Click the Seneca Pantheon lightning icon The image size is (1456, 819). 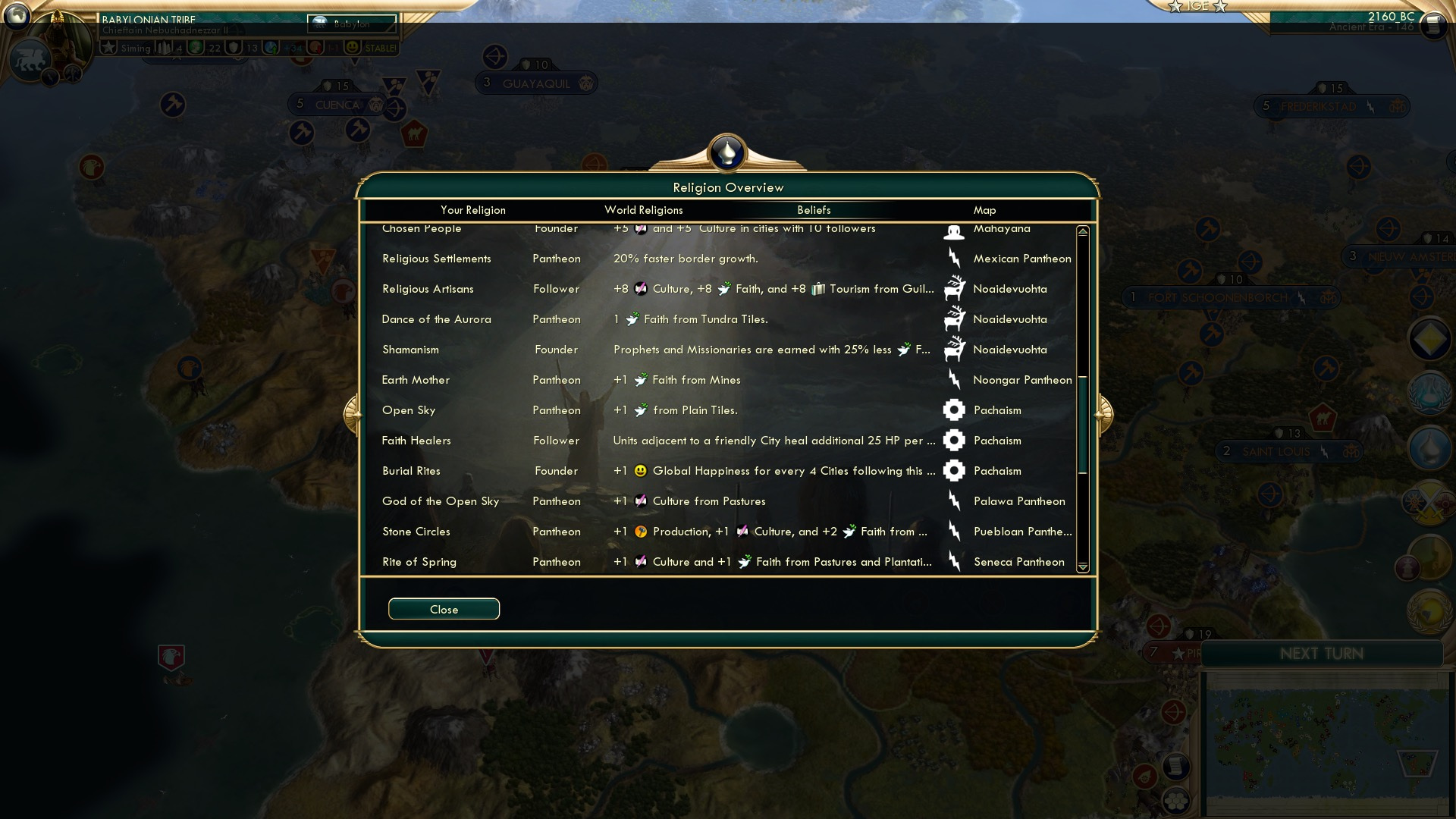pos(954,561)
